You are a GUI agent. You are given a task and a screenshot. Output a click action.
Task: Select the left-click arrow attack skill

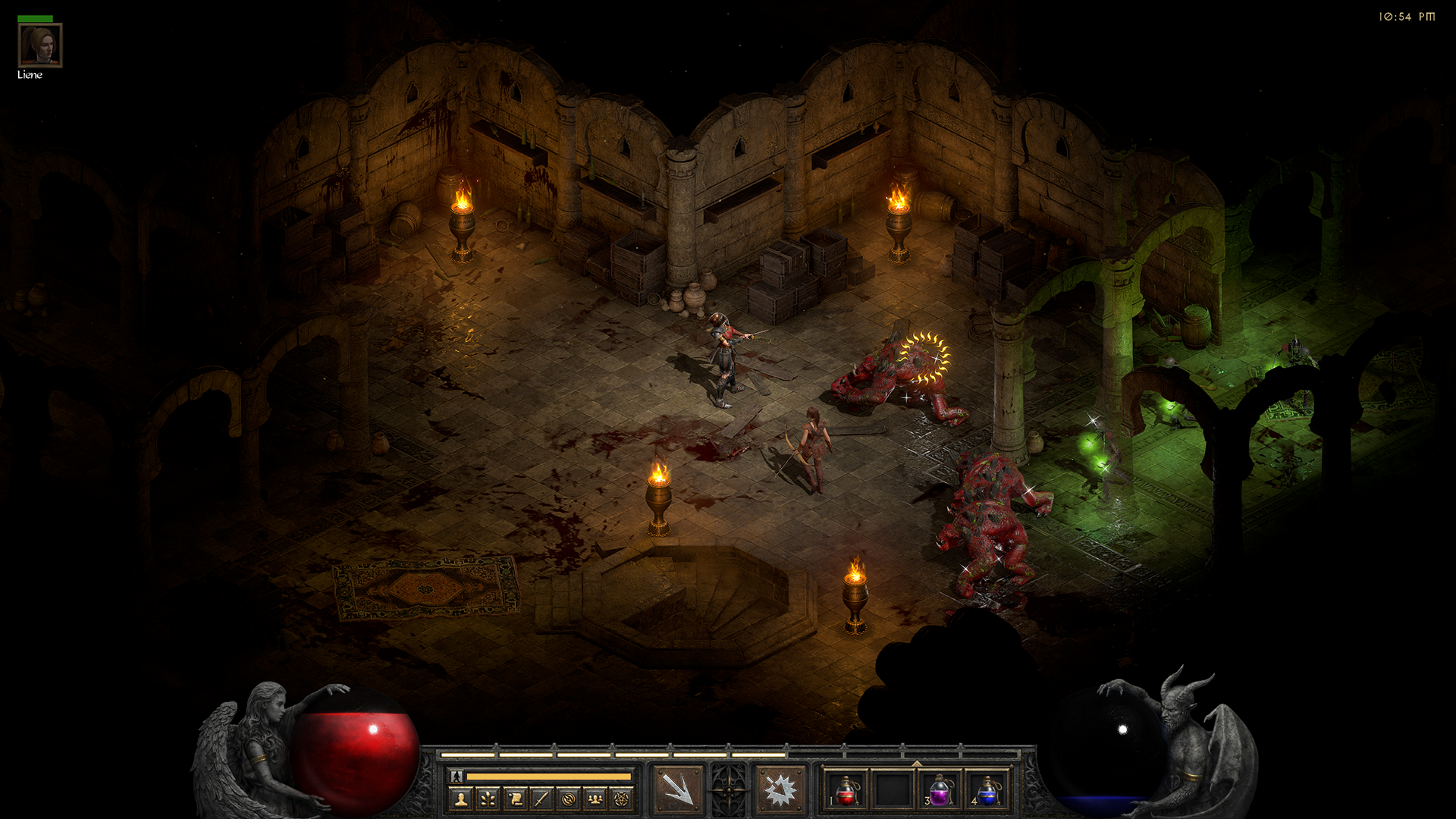pos(677,789)
